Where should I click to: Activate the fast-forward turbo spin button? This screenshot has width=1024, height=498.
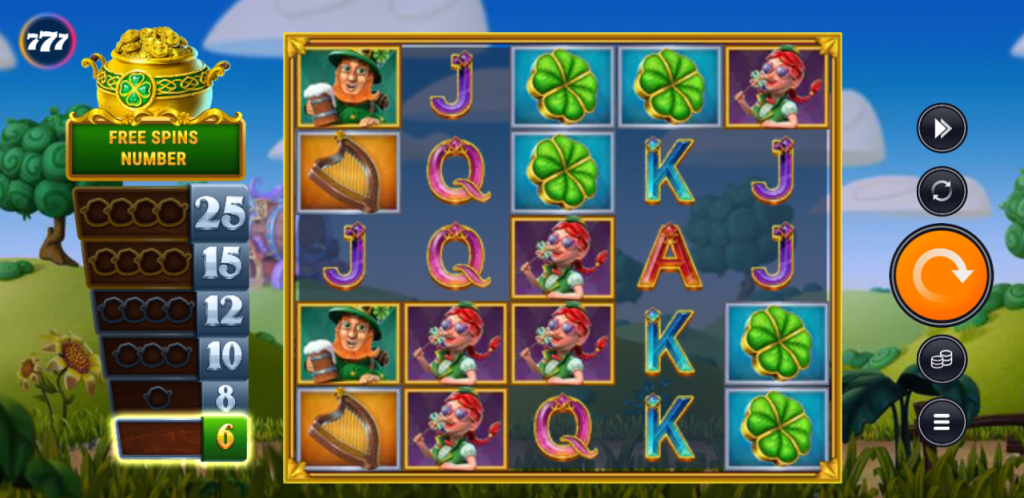click(x=941, y=128)
